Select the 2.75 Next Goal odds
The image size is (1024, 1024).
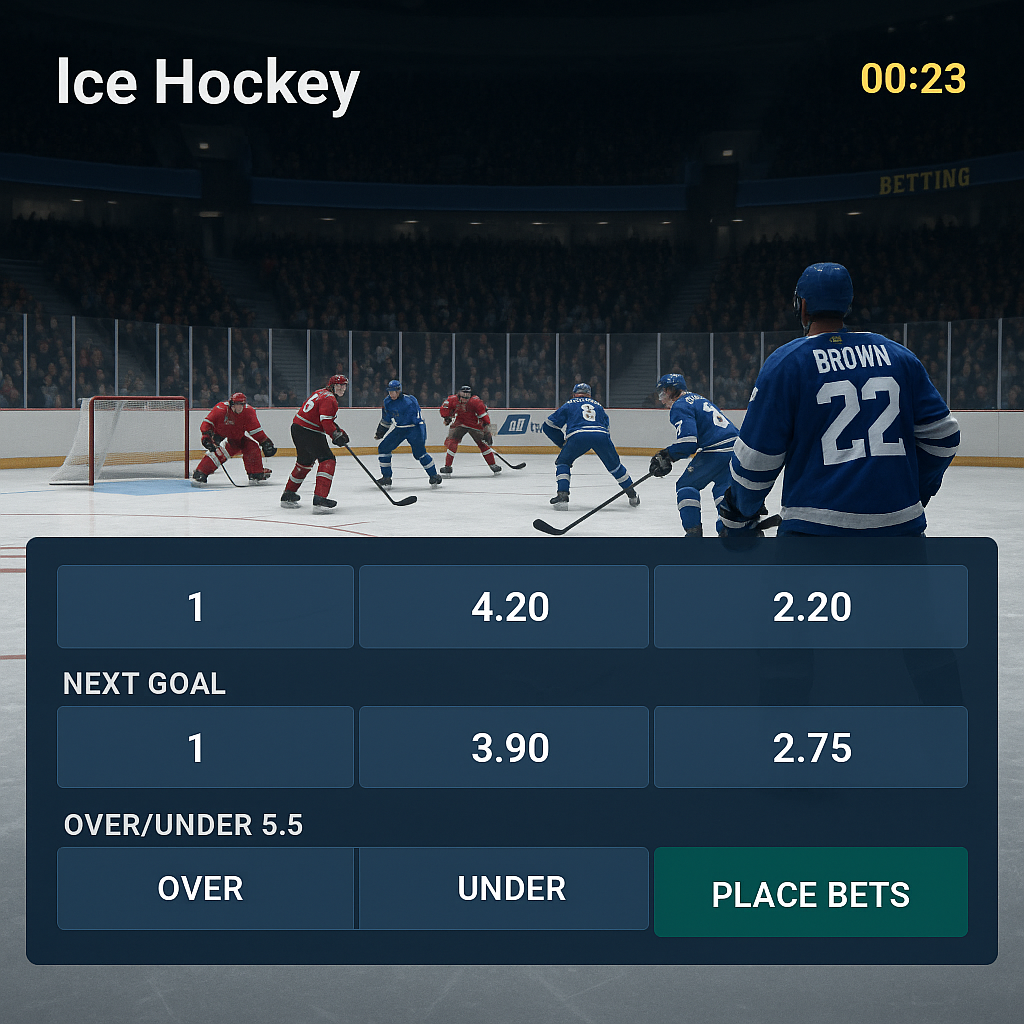tap(810, 747)
